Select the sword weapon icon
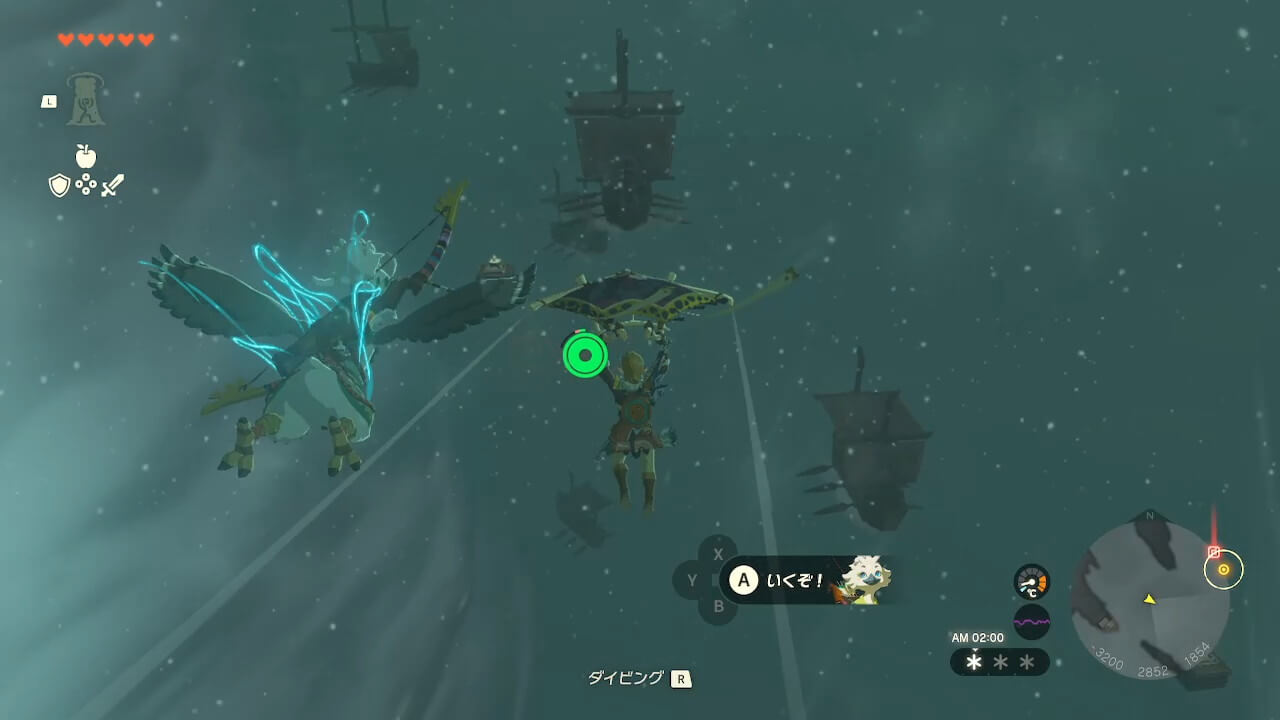Viewport: 1280px width, 720px height. click(x=112, y=185)
